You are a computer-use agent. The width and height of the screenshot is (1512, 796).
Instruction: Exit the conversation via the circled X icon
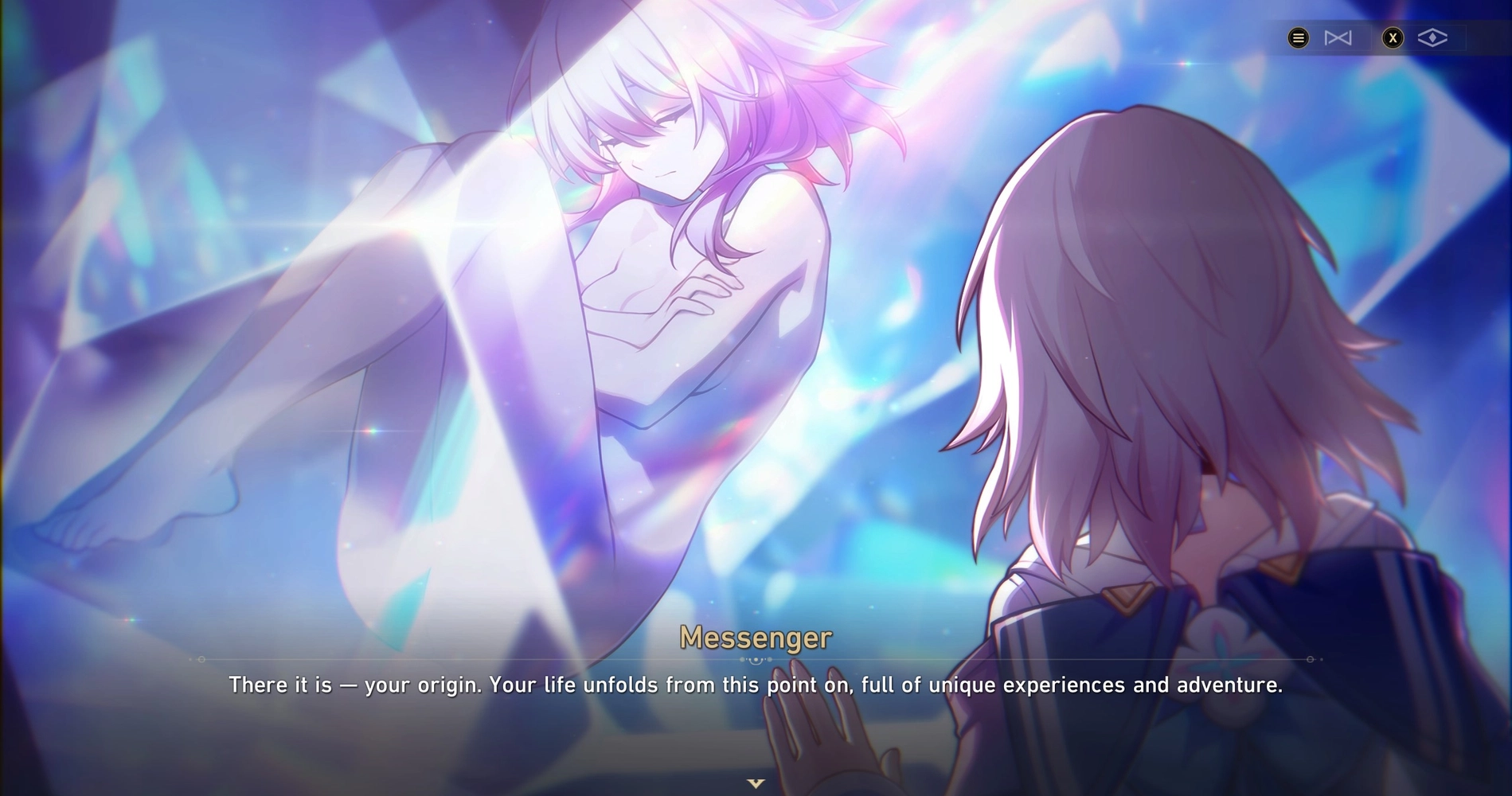click(x=1394, y=37)
